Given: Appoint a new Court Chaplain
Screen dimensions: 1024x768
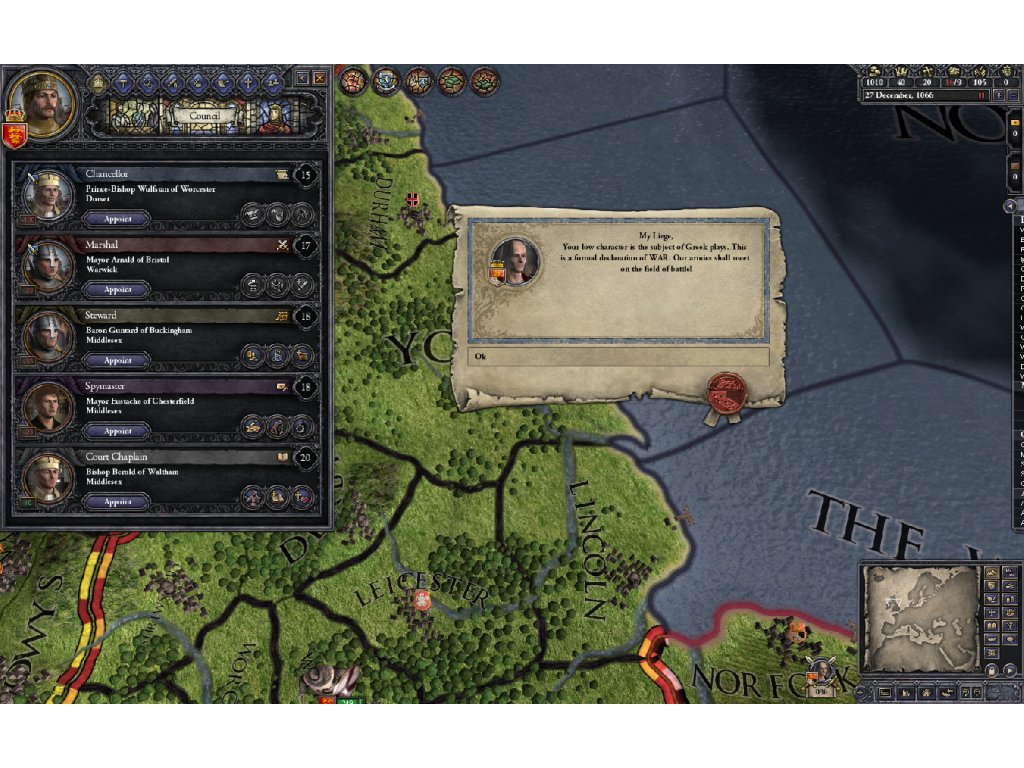Looking at the screenshot, I should click(118, 502).
